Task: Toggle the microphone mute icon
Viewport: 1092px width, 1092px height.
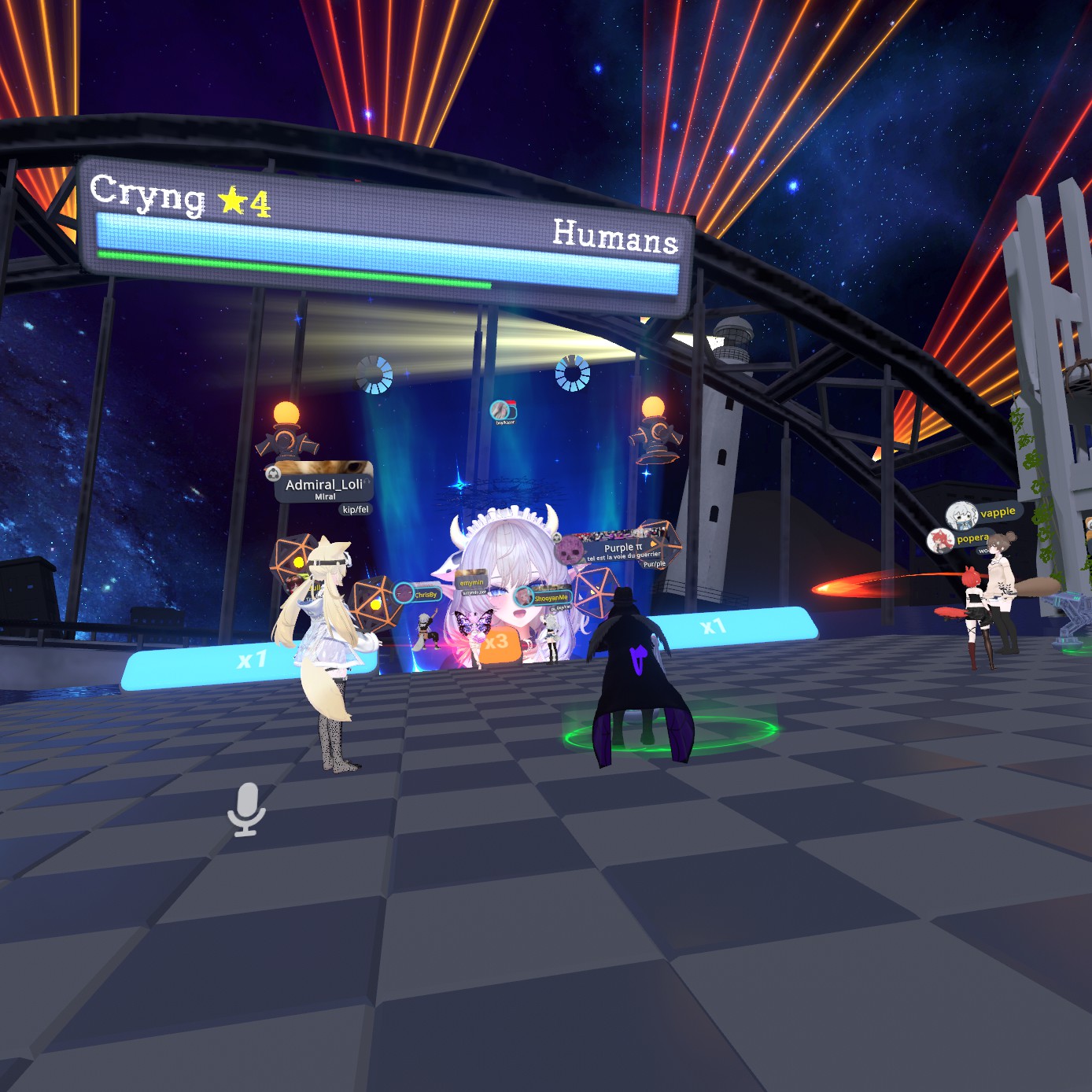Action: 246,809
